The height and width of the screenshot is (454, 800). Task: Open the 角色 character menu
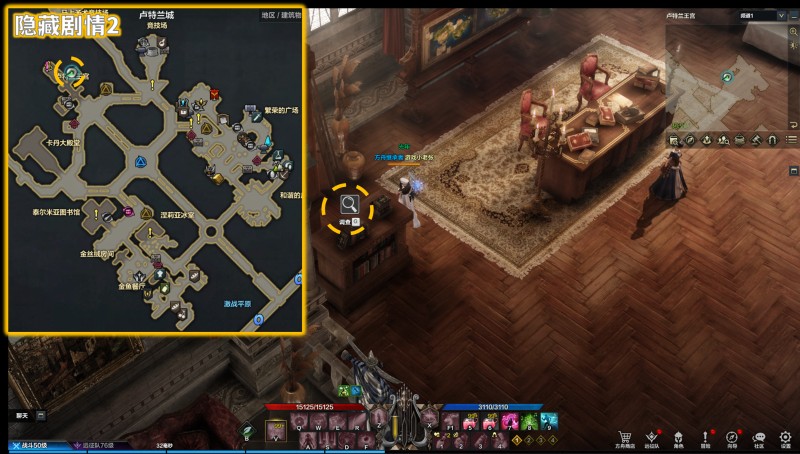point(679,437)
